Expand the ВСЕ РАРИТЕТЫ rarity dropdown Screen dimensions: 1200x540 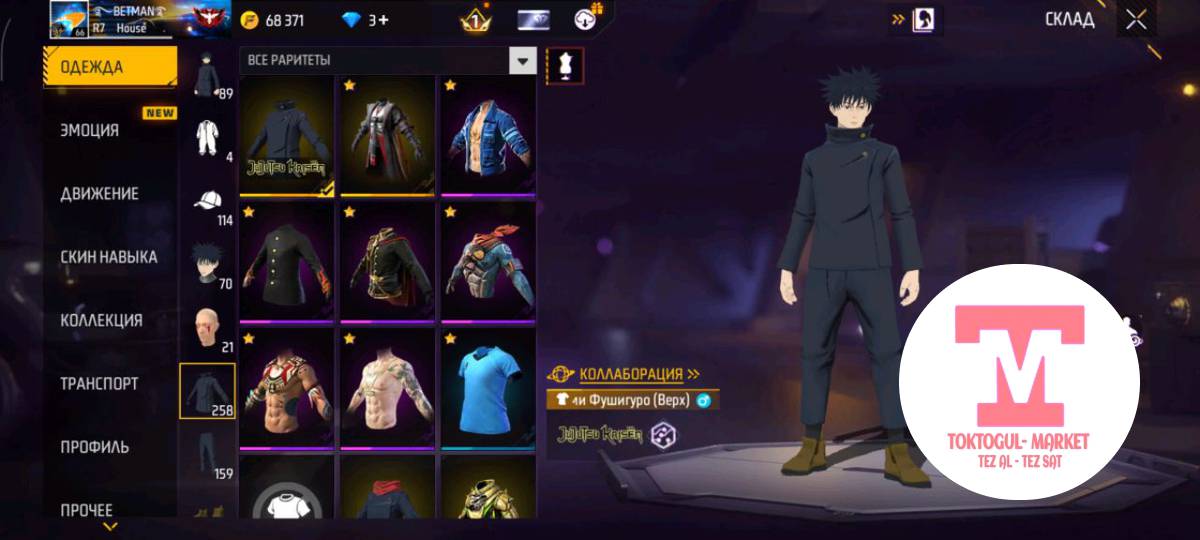tap(522, 61)
